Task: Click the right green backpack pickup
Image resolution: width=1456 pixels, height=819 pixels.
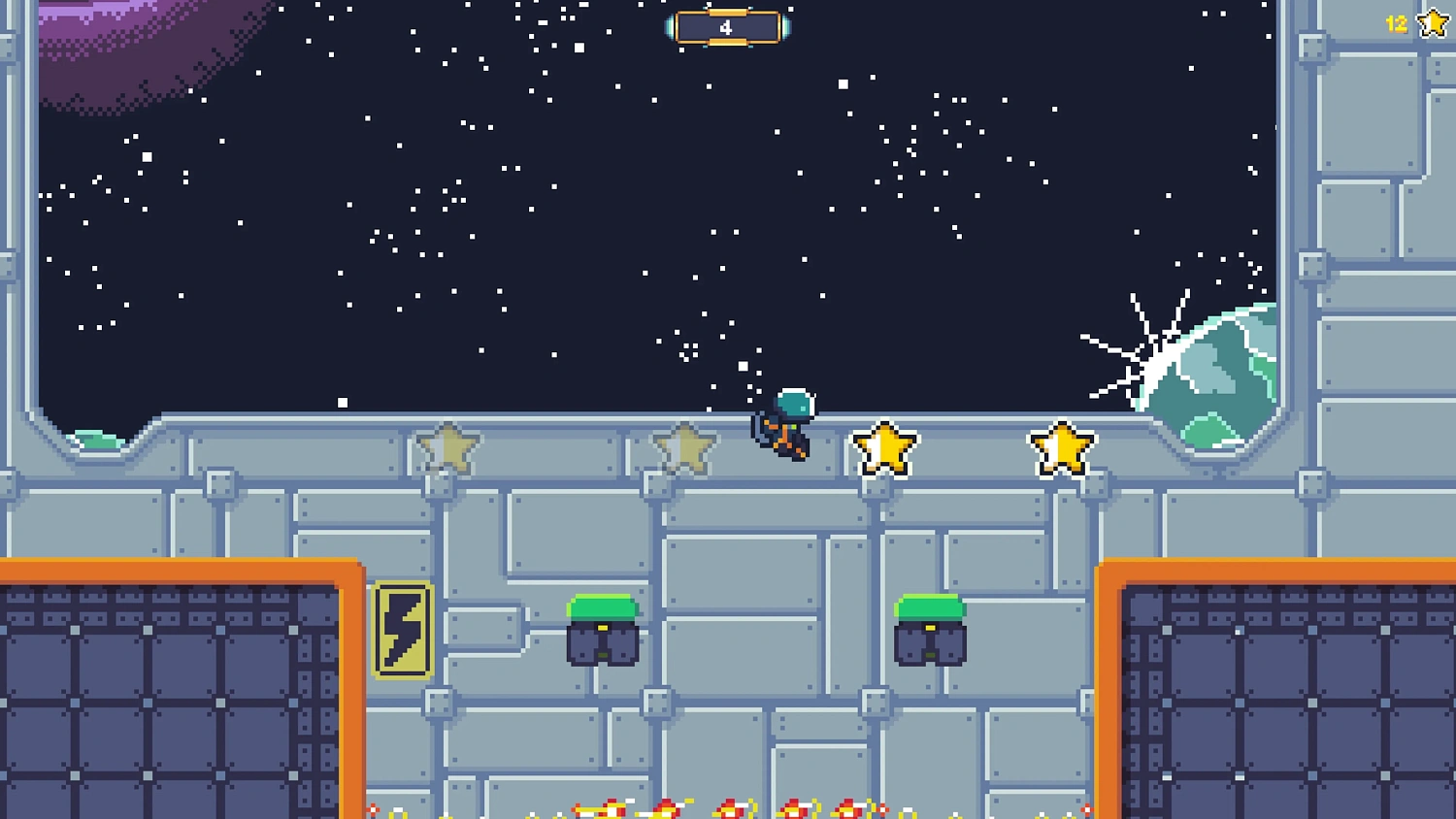Action: click(929, 631)
